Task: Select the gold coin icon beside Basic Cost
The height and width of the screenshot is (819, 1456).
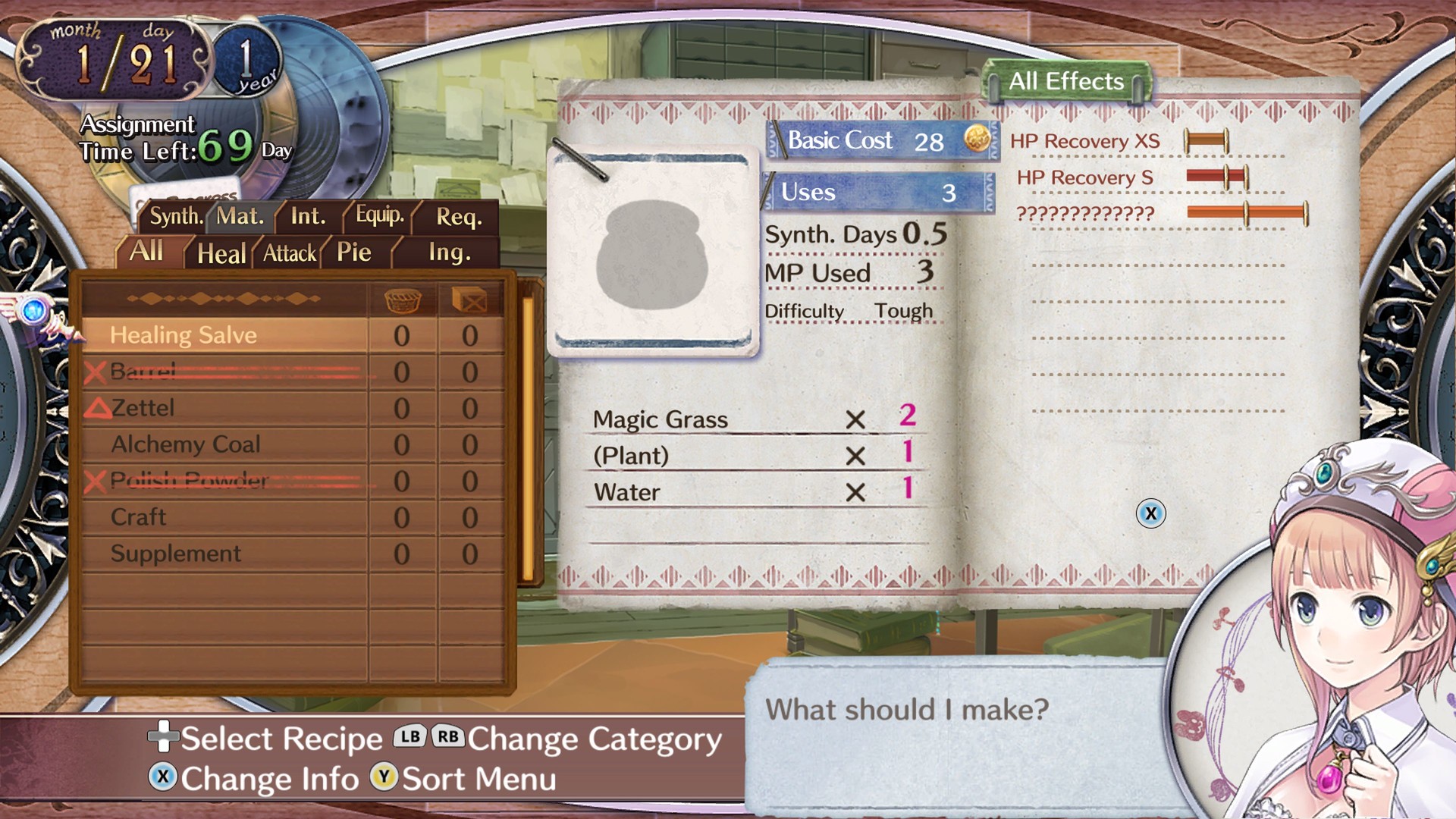Action: click(976, 140)
